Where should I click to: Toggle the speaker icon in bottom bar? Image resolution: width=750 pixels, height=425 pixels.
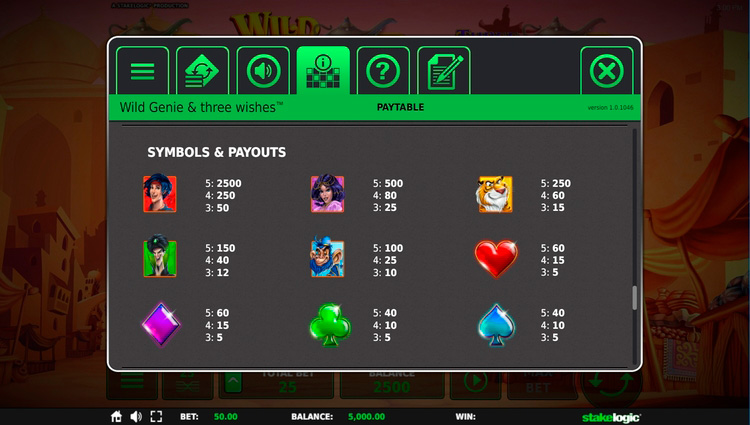[x=136, y=416]
